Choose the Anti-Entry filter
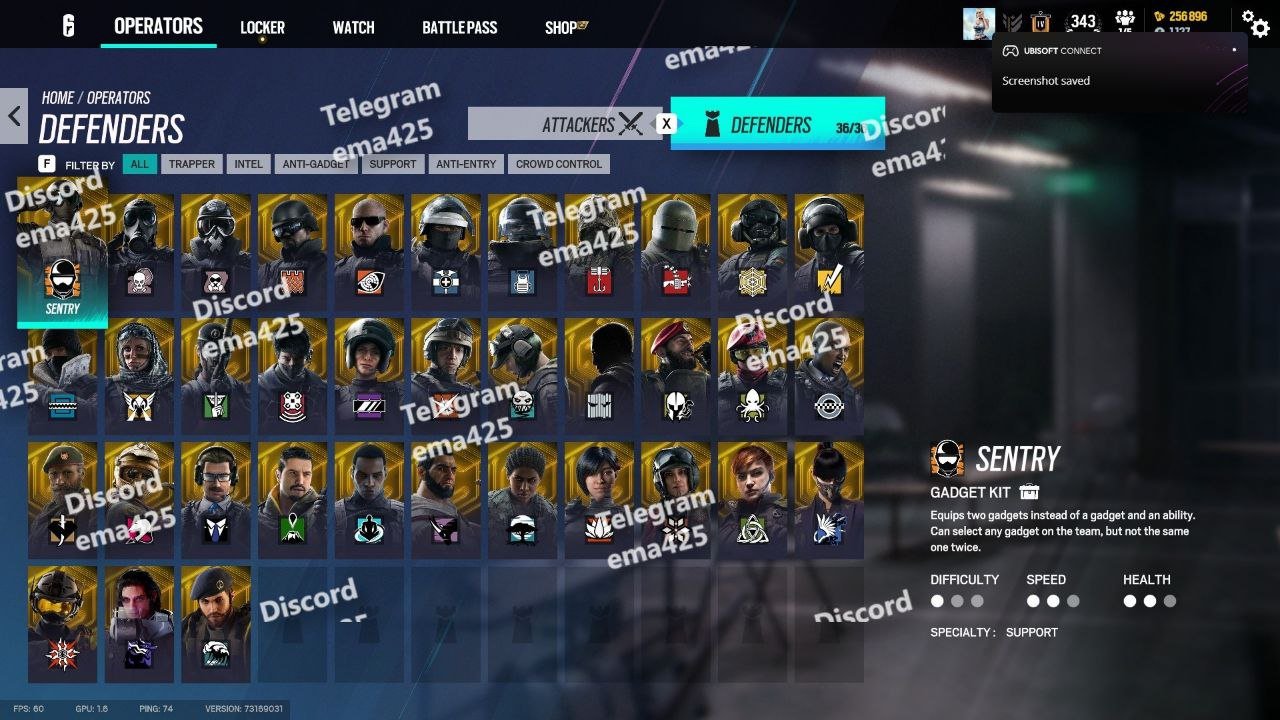Screen dimensions: 1280x720 466,164
